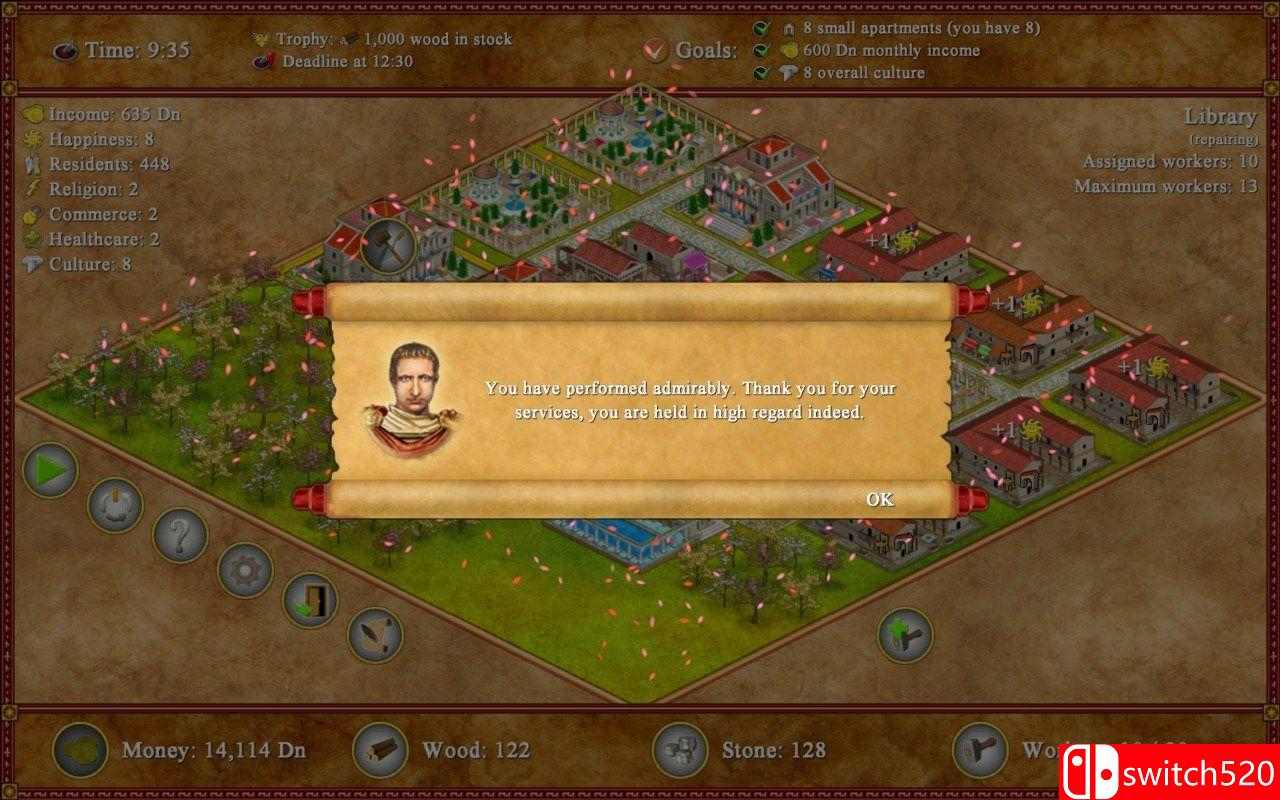Activate the hammer repair icon over the building

pyautogui.click(x=387, y=245)
